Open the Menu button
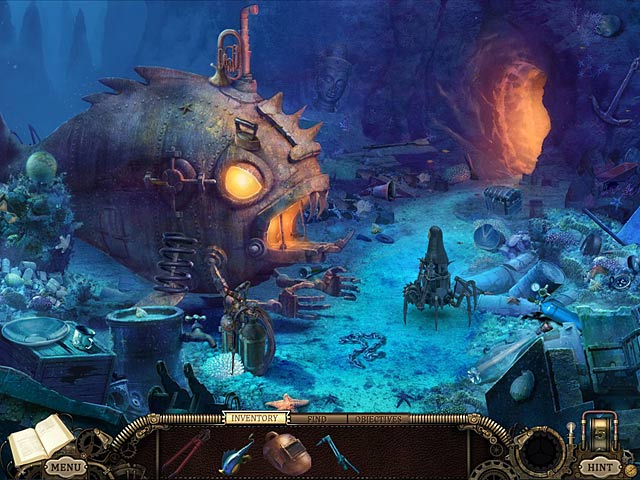This screenshot has width=640, height=480. point(64,466)
